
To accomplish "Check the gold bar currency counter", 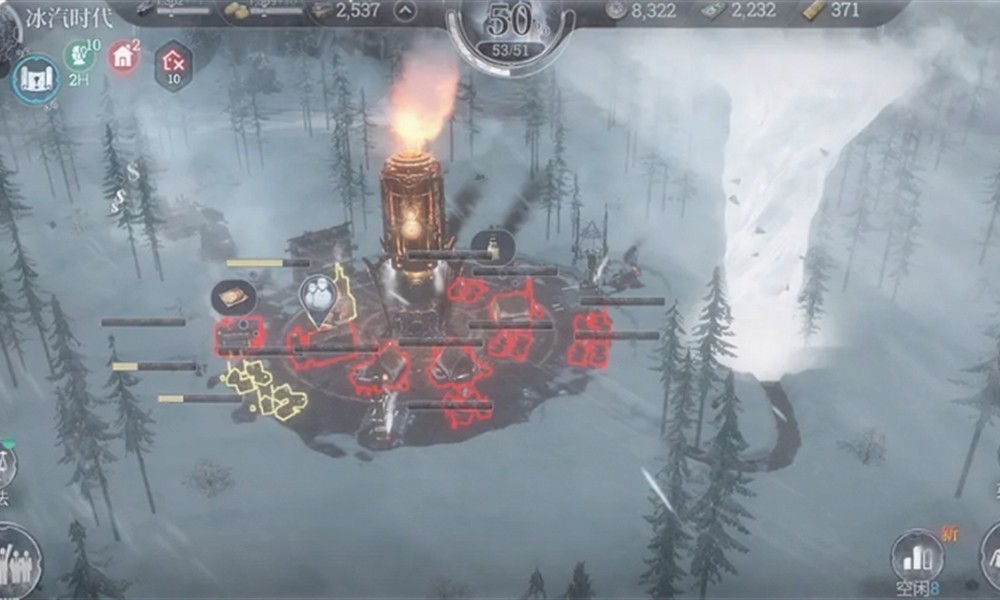I will point(832,11).
